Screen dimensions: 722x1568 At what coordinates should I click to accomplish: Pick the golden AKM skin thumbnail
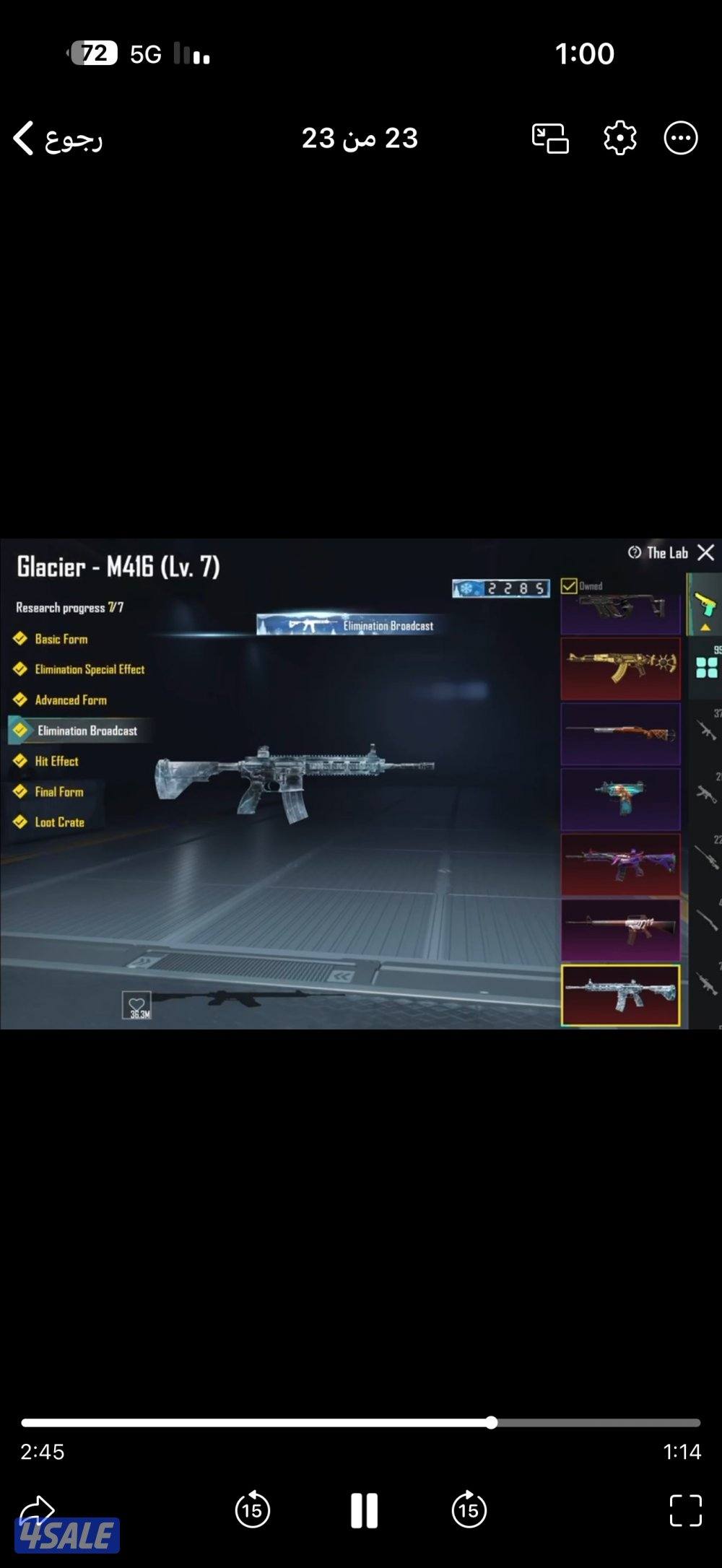620,668
